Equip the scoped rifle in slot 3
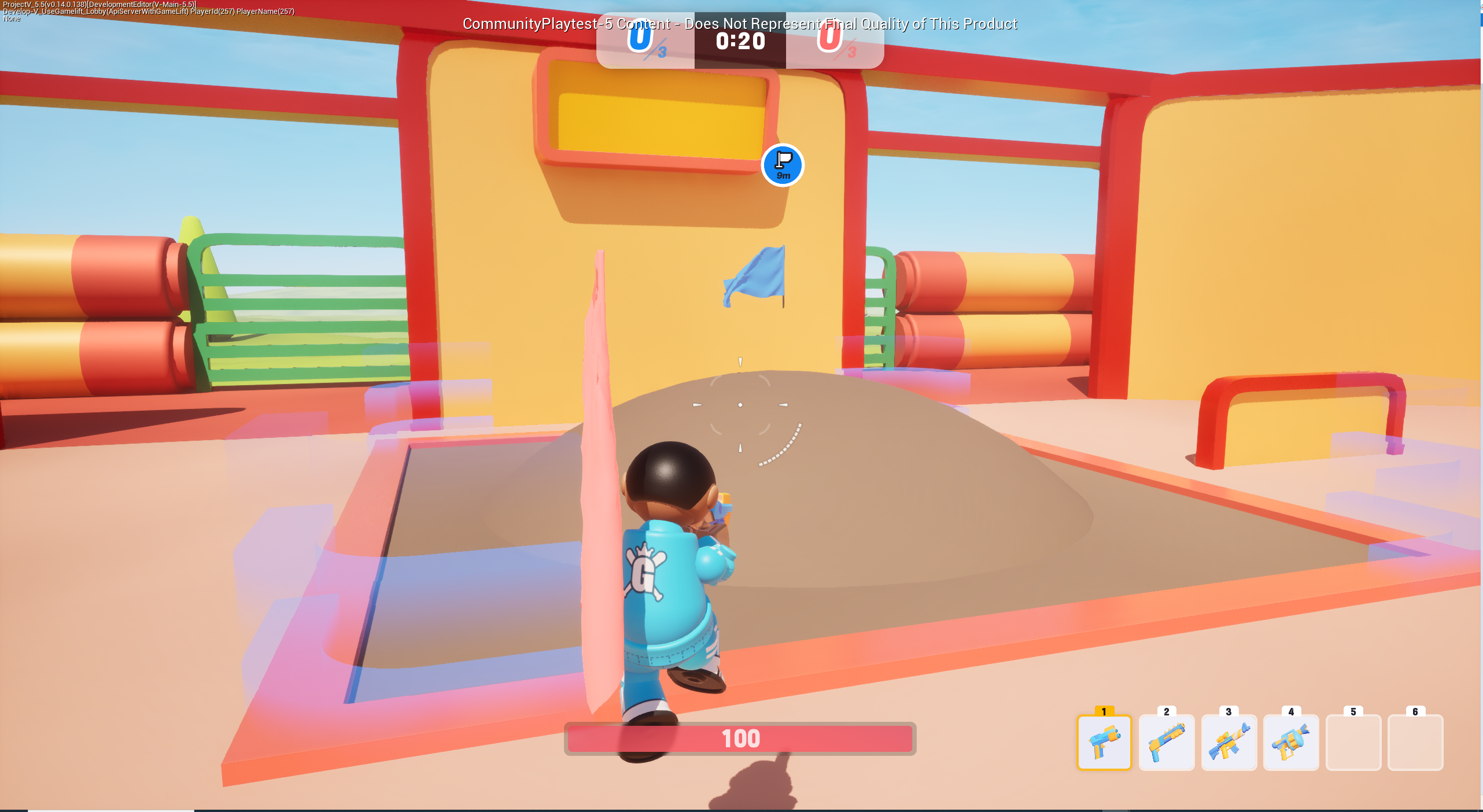Image resolution: width=1483 pixels, height=812 pixels. pyautogui.click(x=1229, y=743)
